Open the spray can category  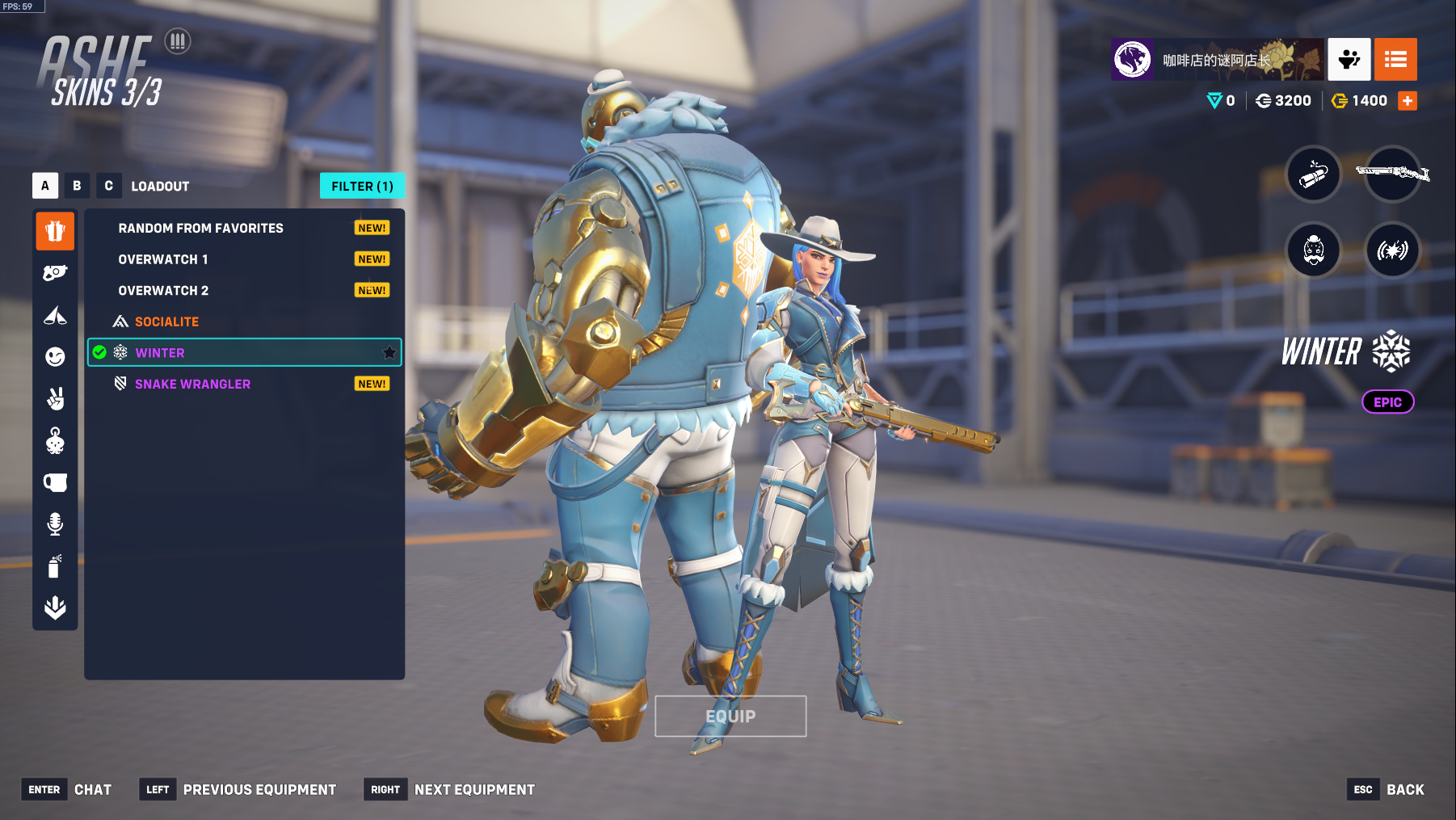55,566
